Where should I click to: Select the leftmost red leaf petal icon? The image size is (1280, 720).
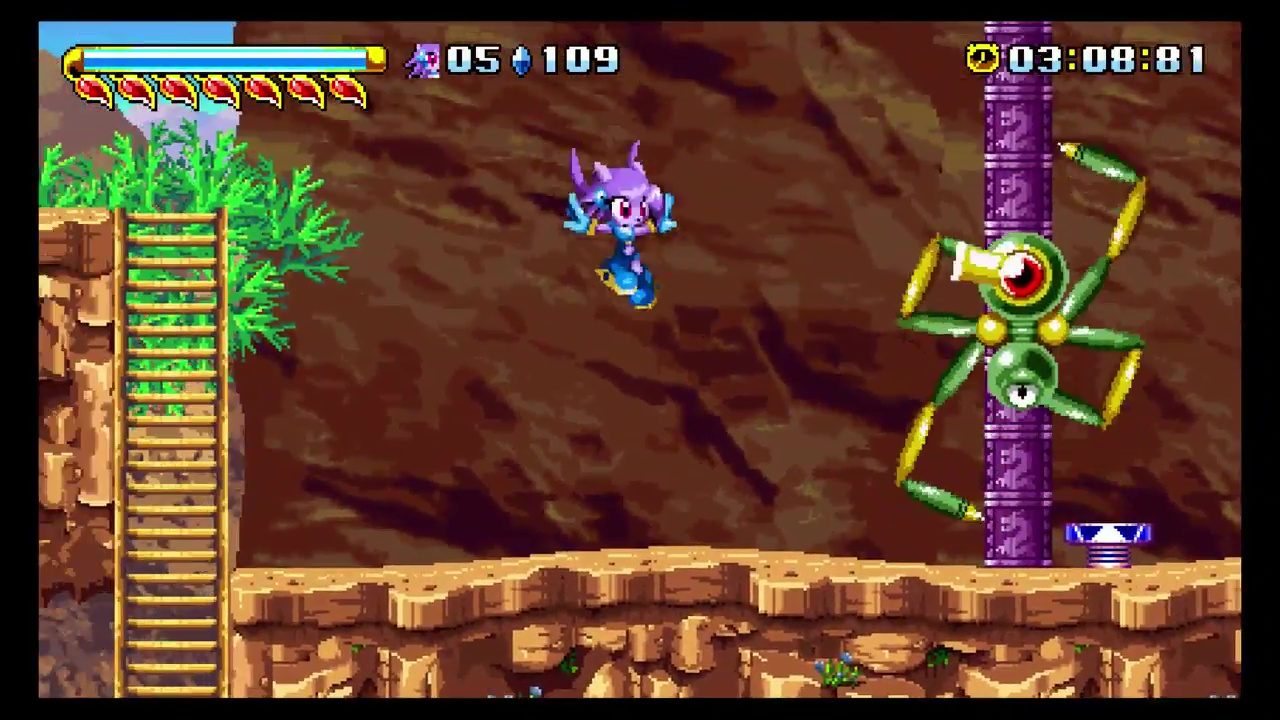(90, 88)
